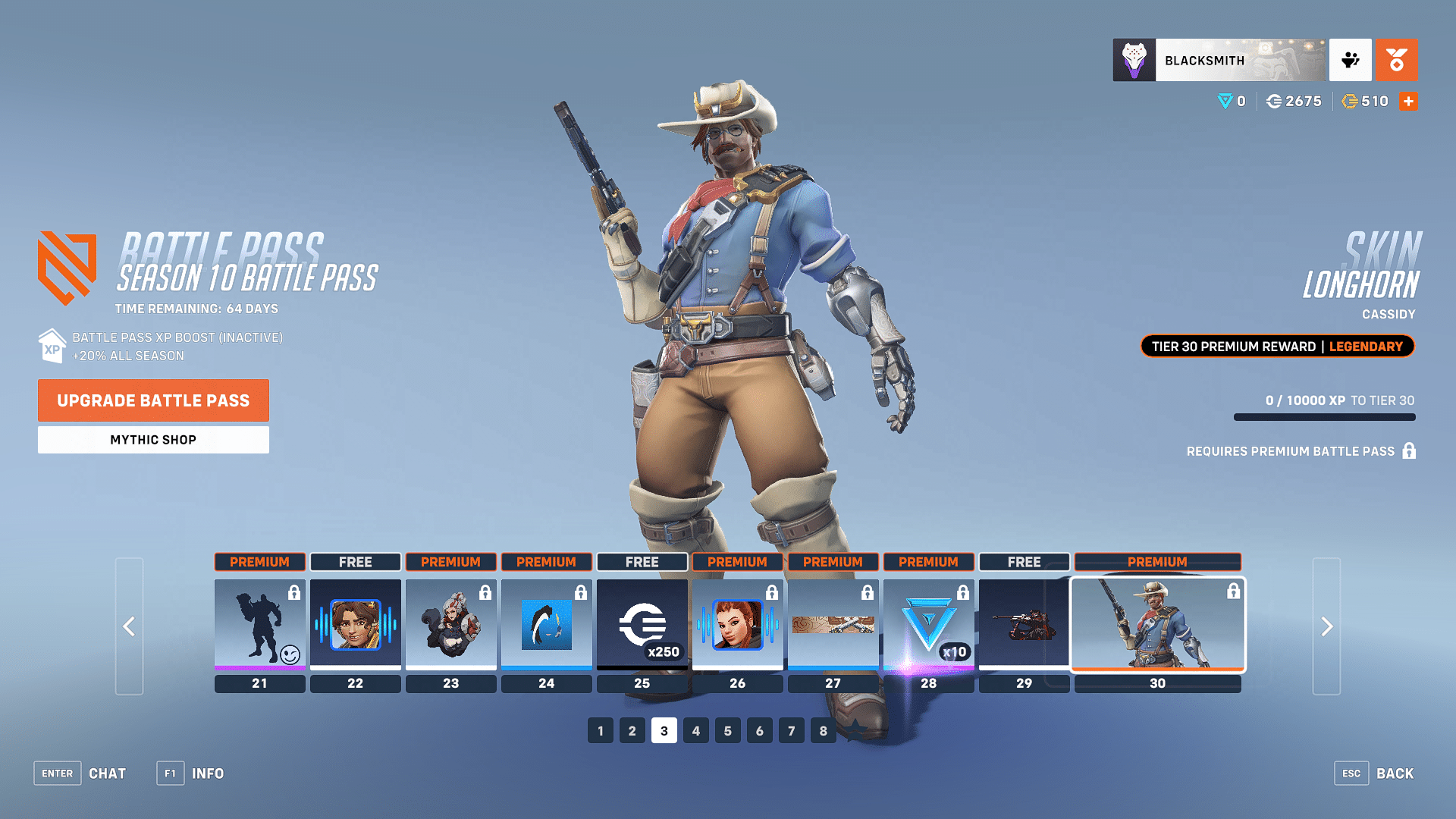Open the Mythic Shop
The height and width of the screenshot is (819, 1456).
(153, 439)
